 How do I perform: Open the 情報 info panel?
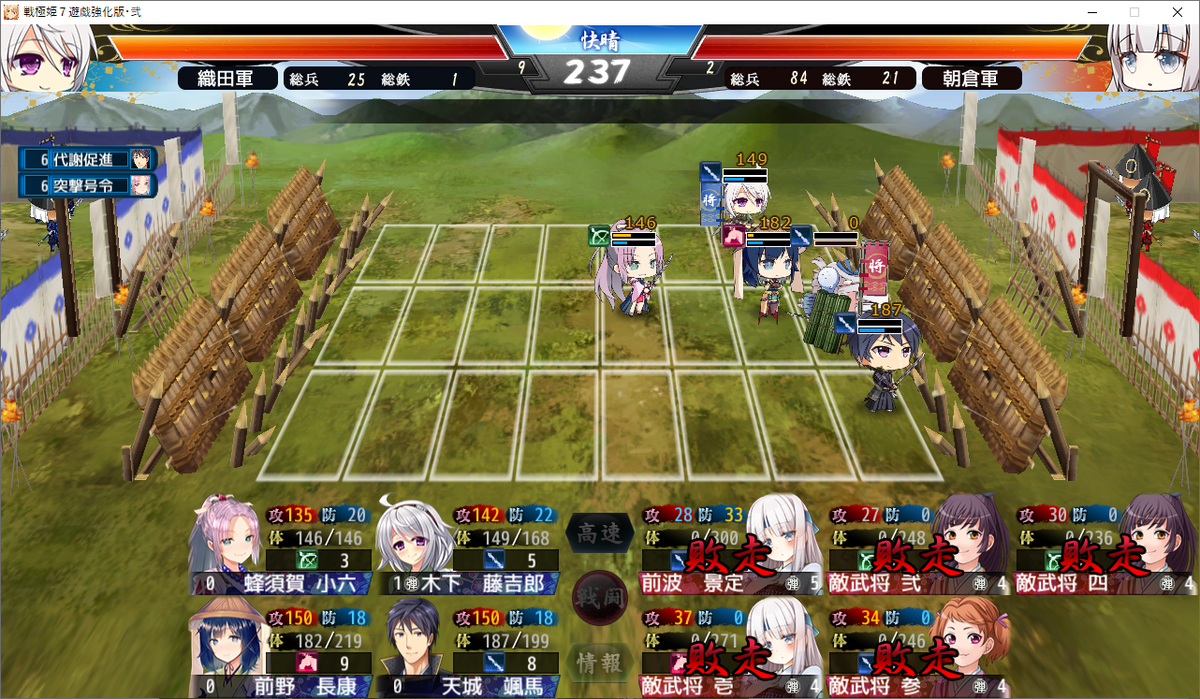tap(600, 661)
